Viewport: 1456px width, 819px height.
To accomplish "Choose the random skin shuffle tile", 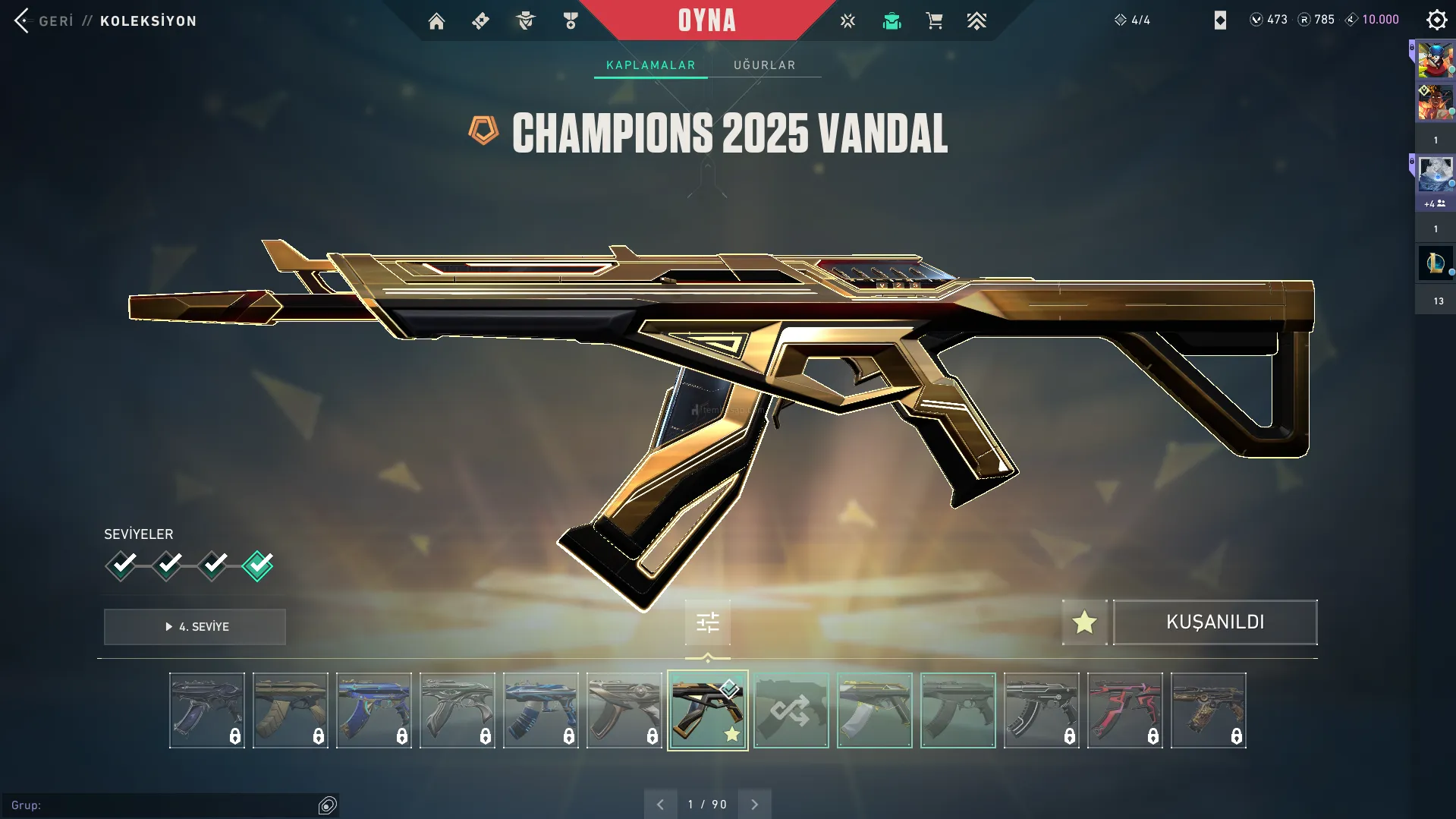I will click(791, 710).
